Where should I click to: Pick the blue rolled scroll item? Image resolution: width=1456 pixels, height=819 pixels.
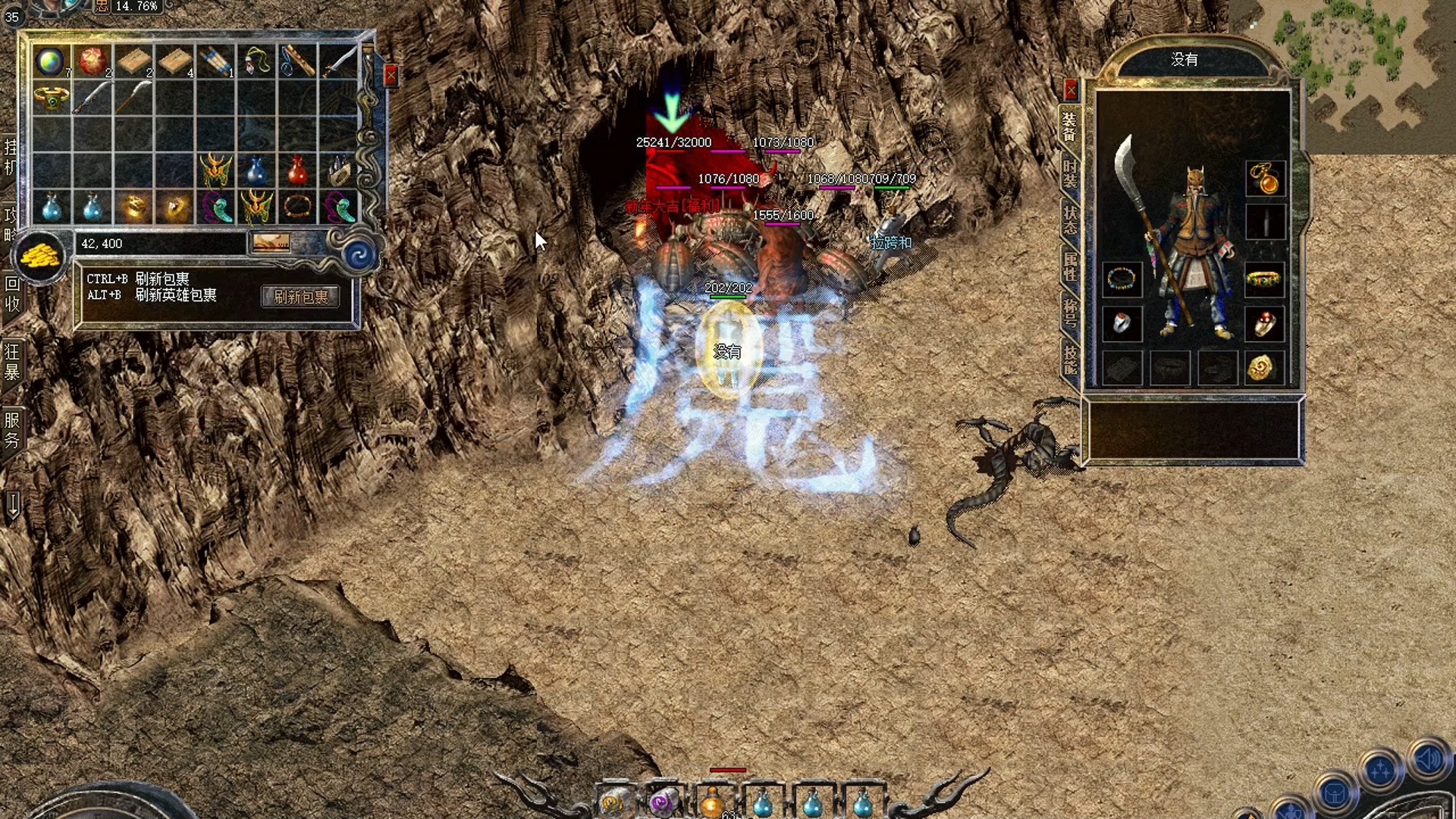coord(216,61)
